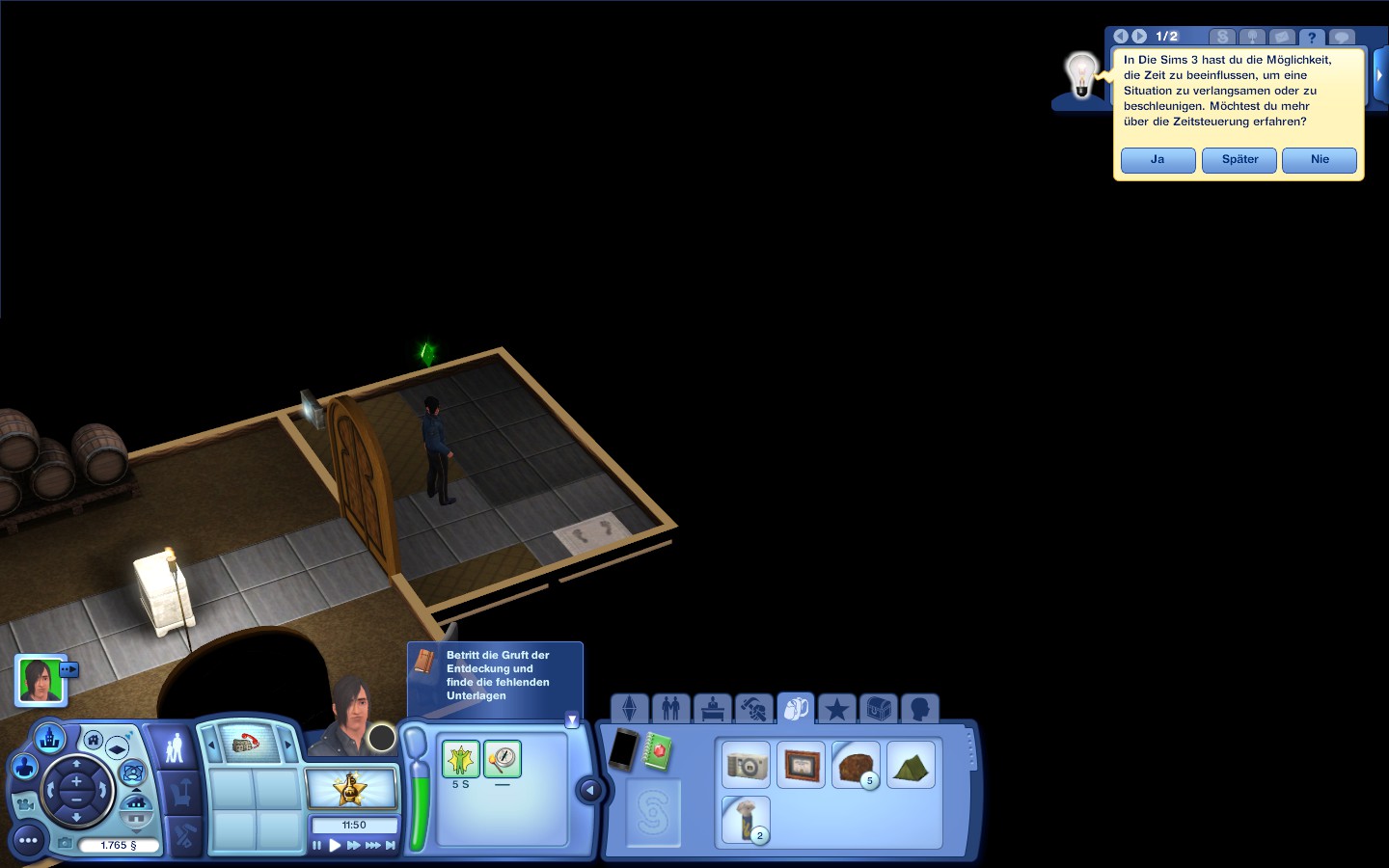Viewport: 1389px width, 868px height.
Task: Set game speed to normal play
Action: point(335,846)
